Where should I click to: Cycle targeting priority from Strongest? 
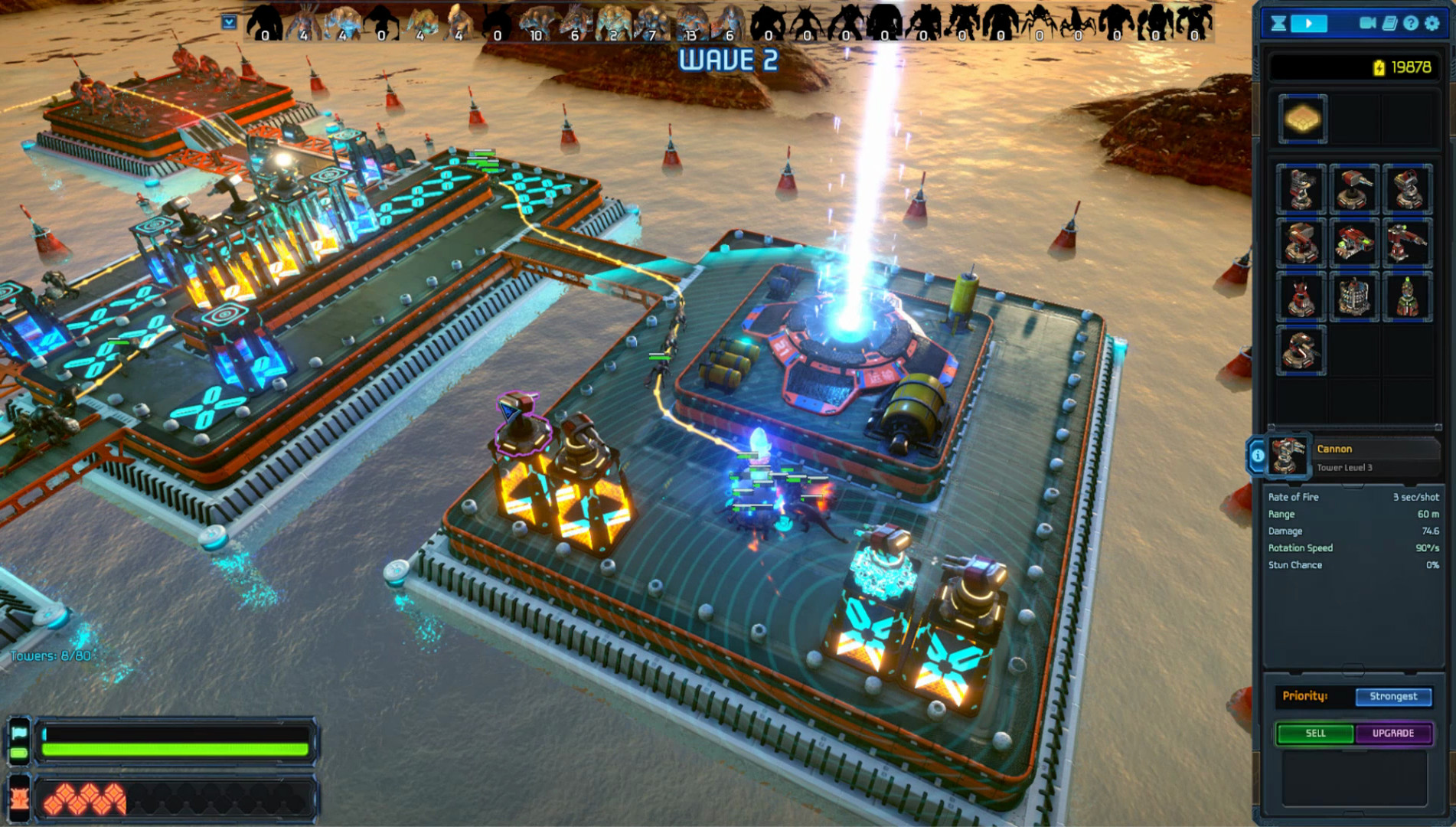click(x=1393, y=697)
